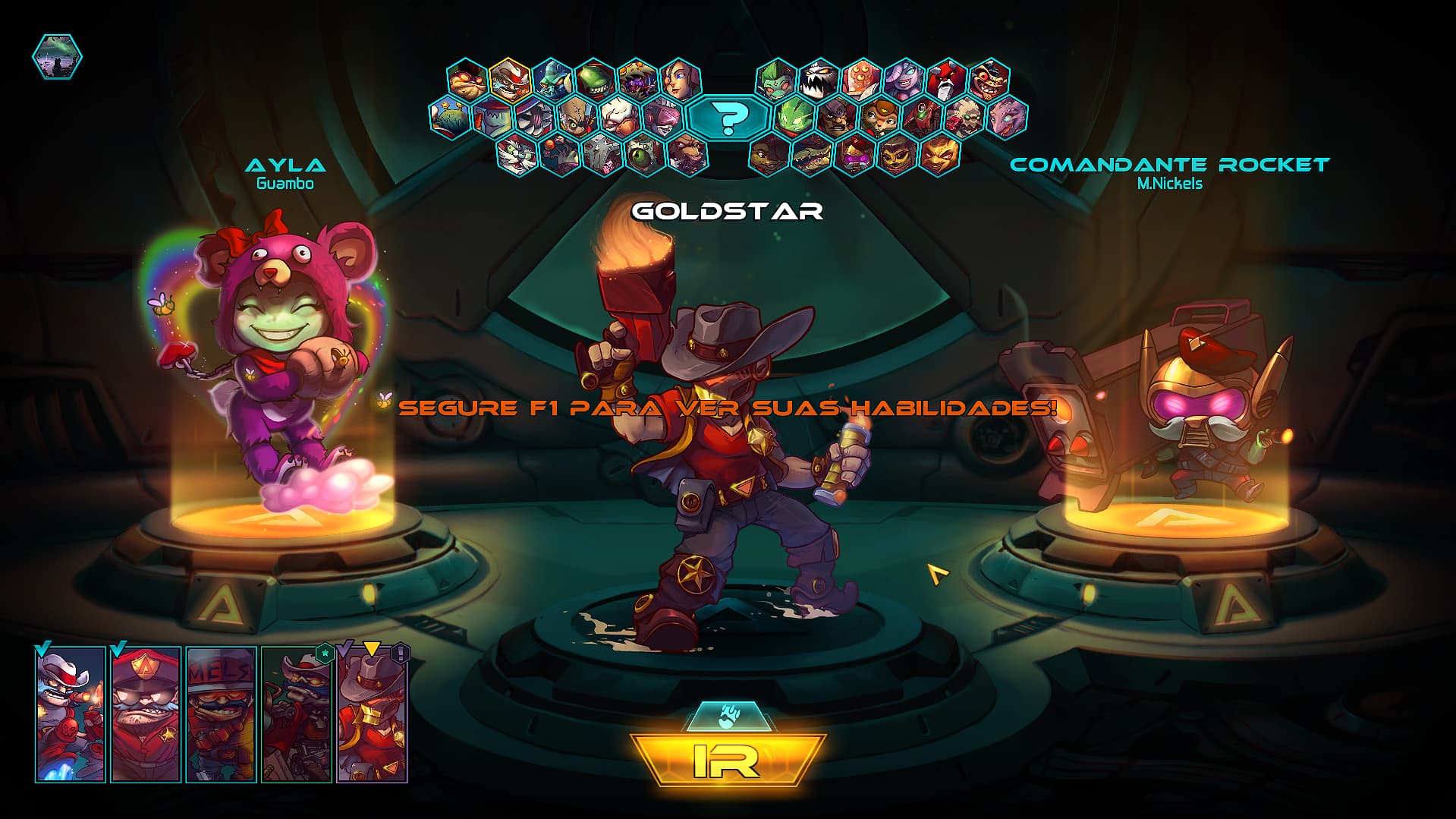Select the red officer cap skin card
The width and height of the screenshot is (1456, 819).
click(x=146, y=714)
